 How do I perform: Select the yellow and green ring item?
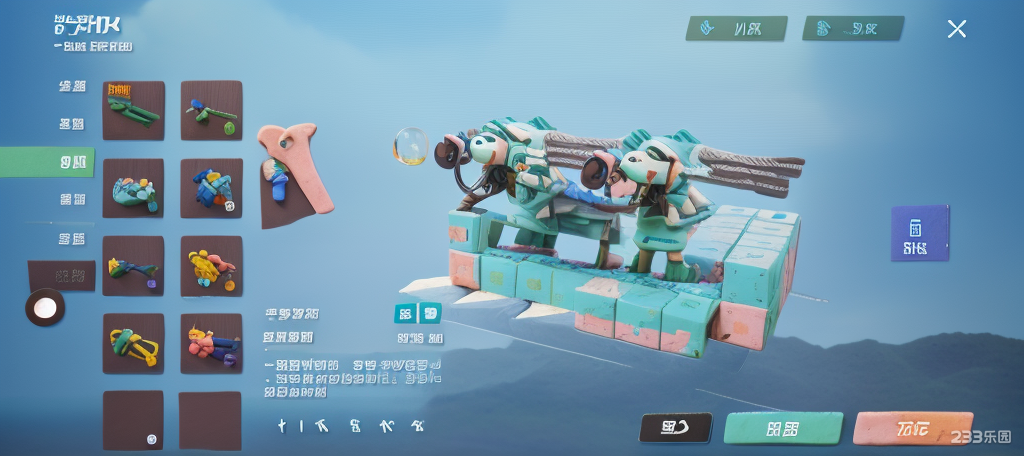133,343
